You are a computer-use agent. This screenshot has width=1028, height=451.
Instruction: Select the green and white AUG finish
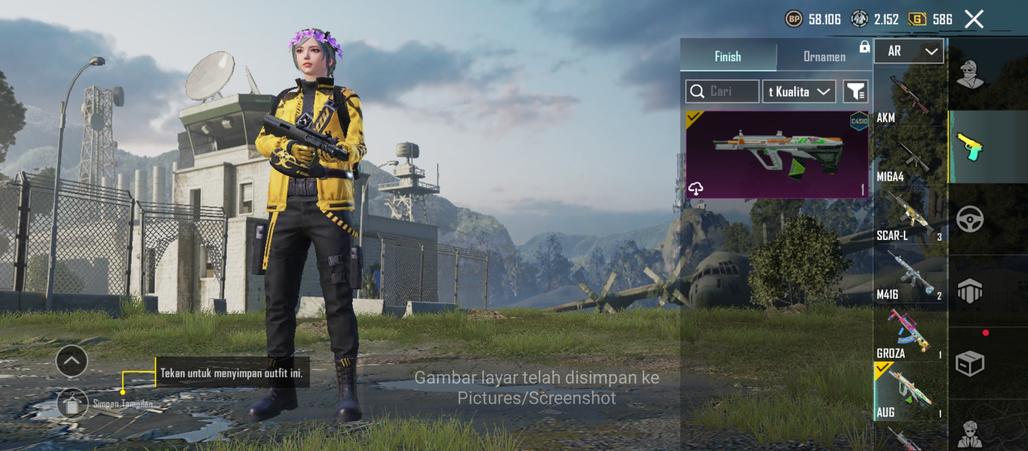click(777, 154)
